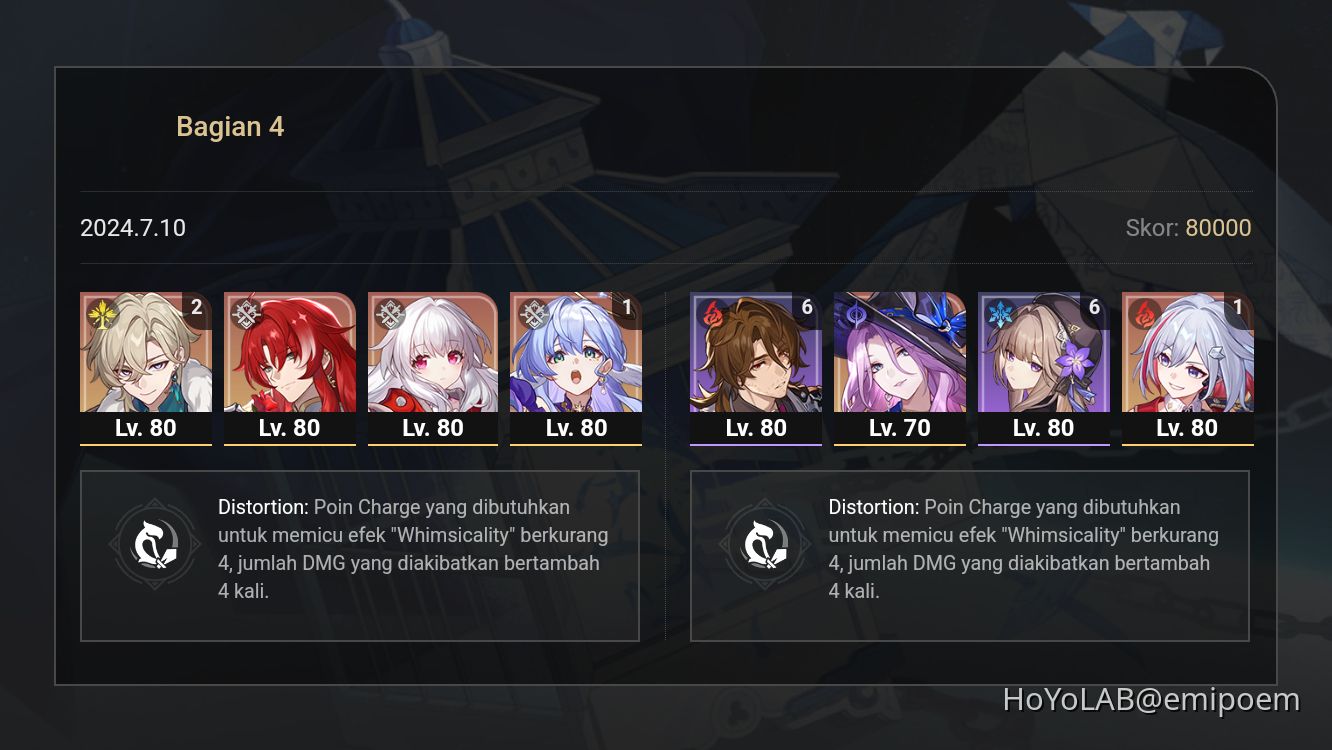Click the eidolon badge 2 on Luocha
The width and height of the screenshot is (1332, 750).
click(x=196, y=307)
